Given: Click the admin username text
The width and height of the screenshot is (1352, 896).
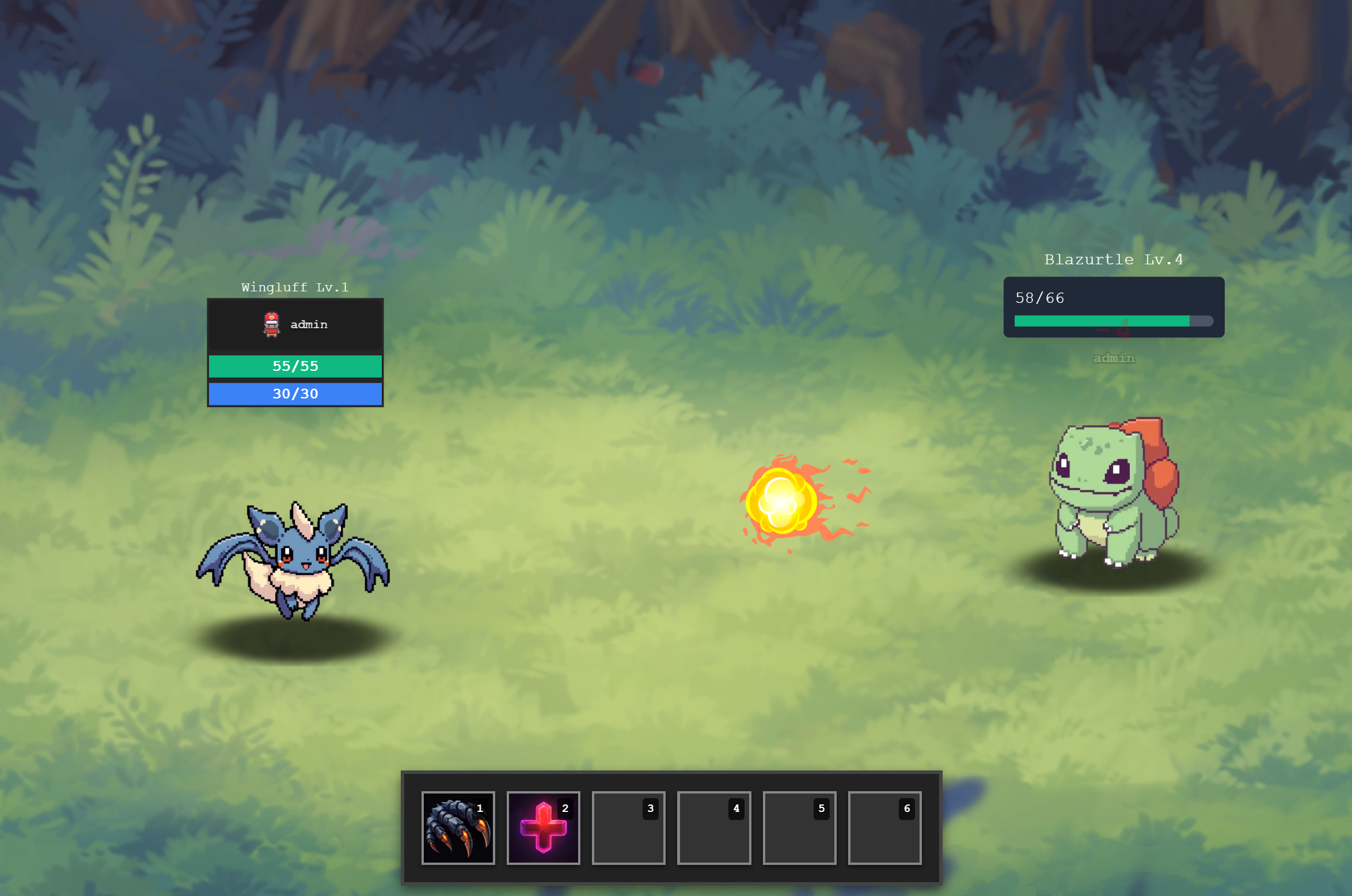Looking at the screenshot, I should pos(309,324).
